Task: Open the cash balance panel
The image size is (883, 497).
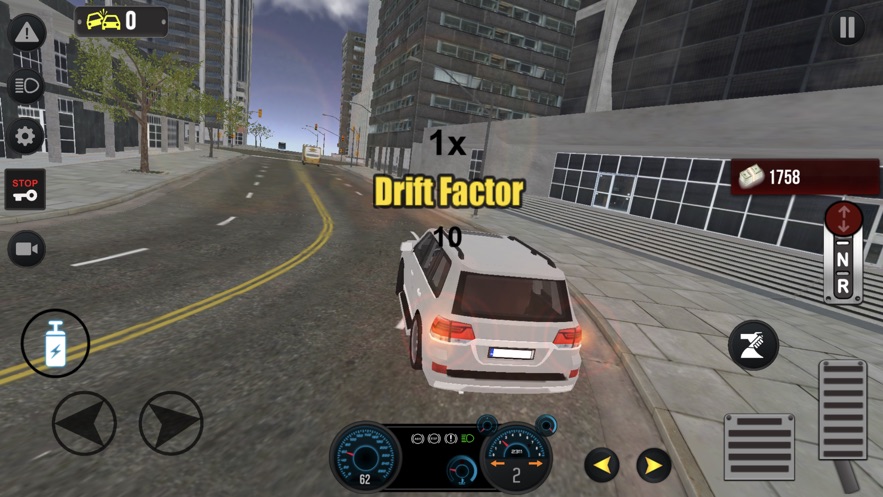Action: click(805, 177)
